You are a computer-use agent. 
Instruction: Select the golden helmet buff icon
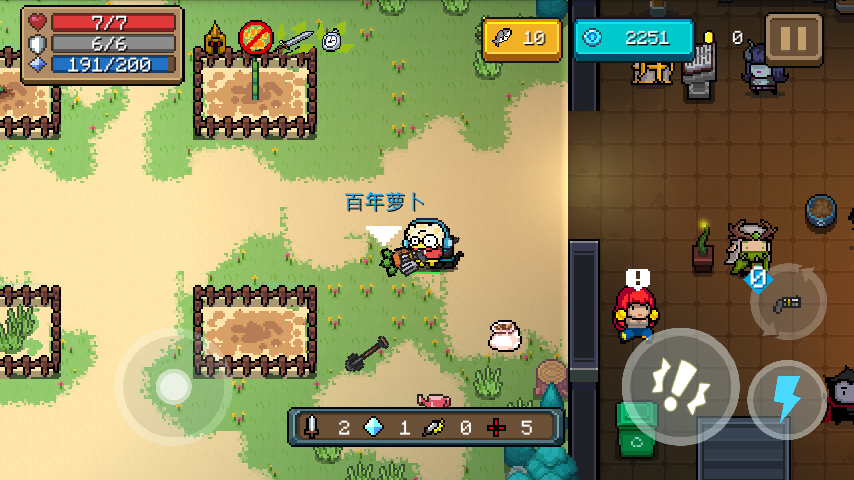215,39
